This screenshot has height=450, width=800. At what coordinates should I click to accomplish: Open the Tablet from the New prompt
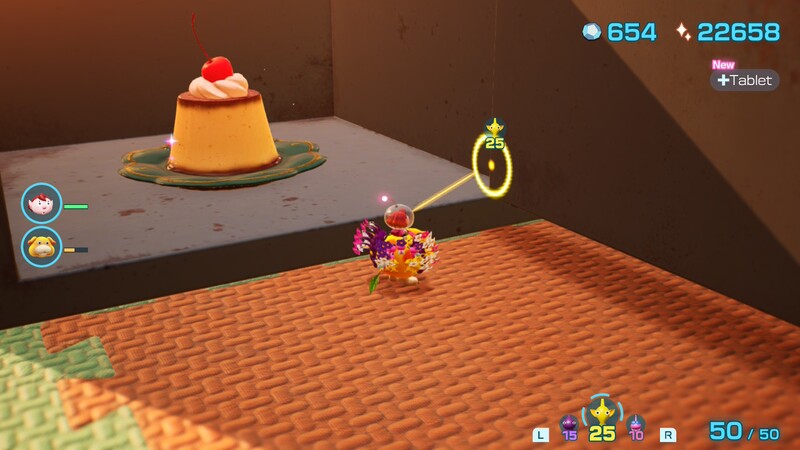745,80
